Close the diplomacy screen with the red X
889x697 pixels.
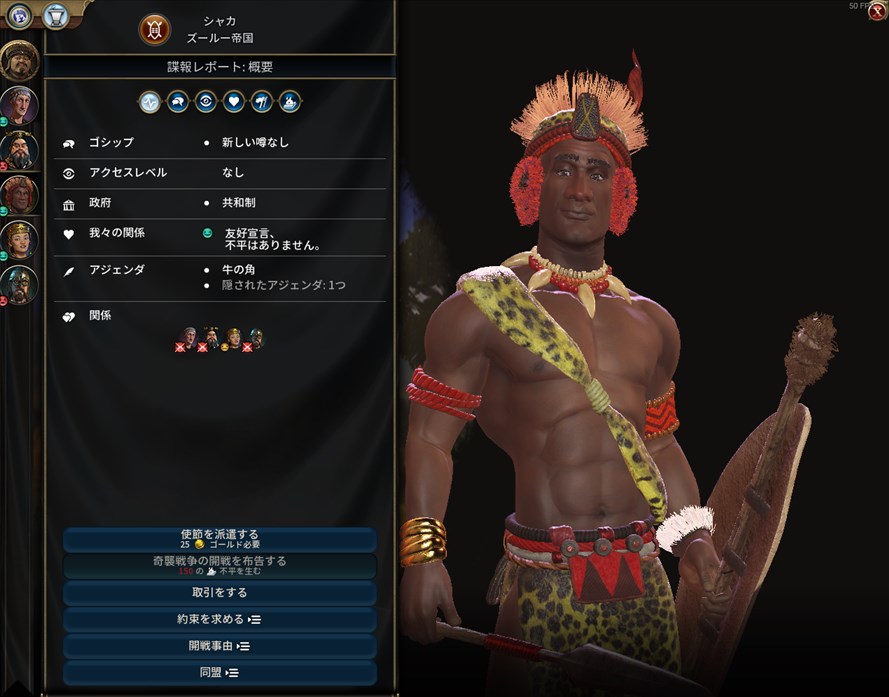click(x=876, y=12)
